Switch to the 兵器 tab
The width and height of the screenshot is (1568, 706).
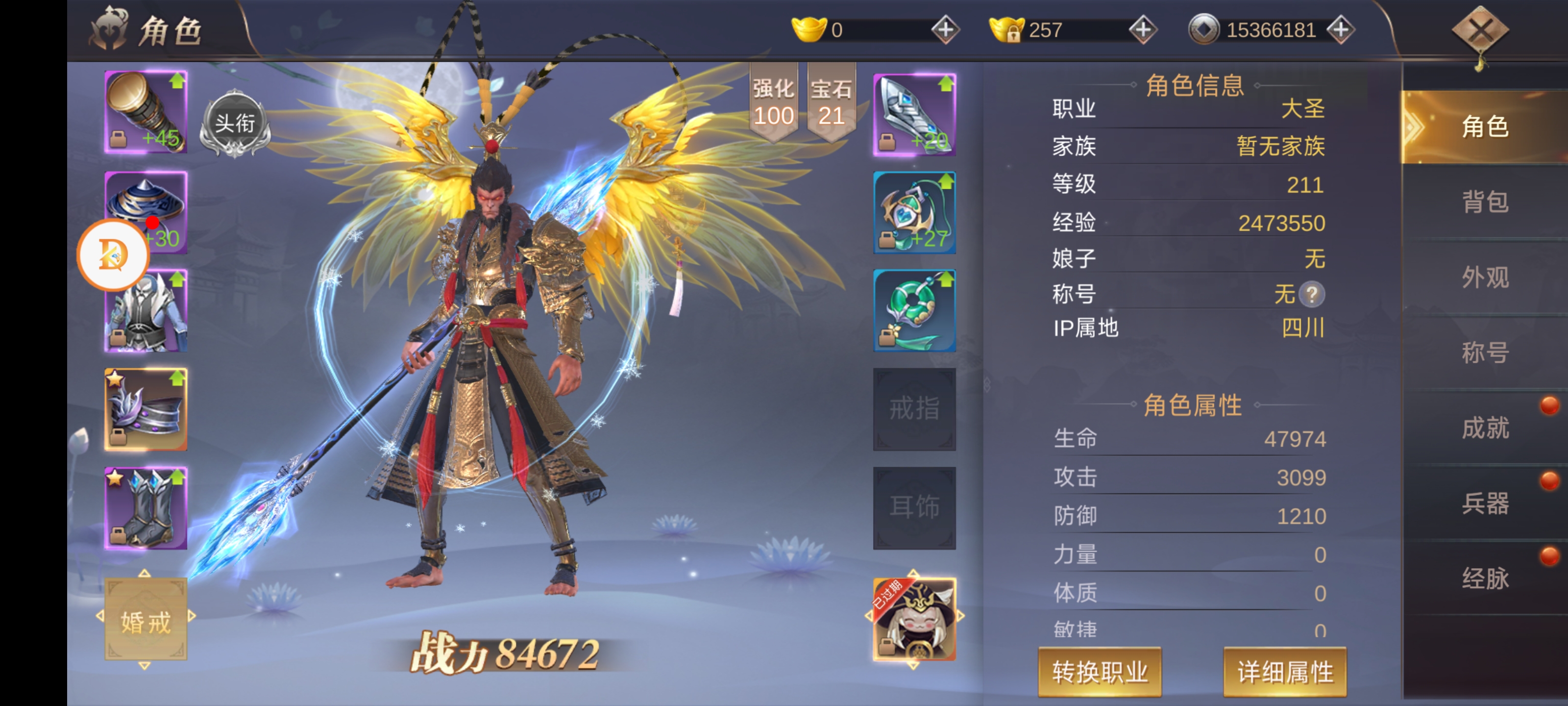[1485, 503]
